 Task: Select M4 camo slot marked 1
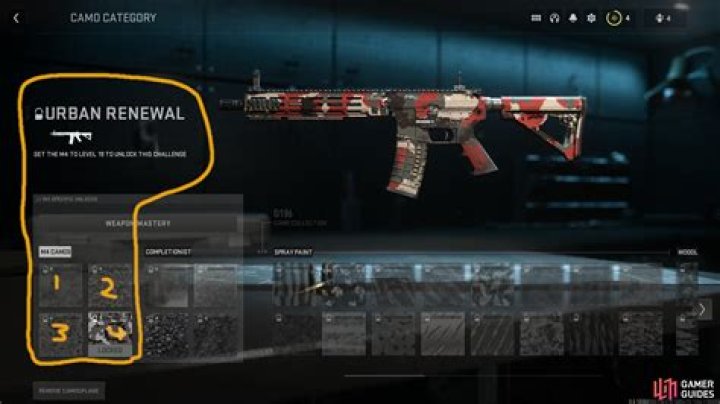(59, 284)
